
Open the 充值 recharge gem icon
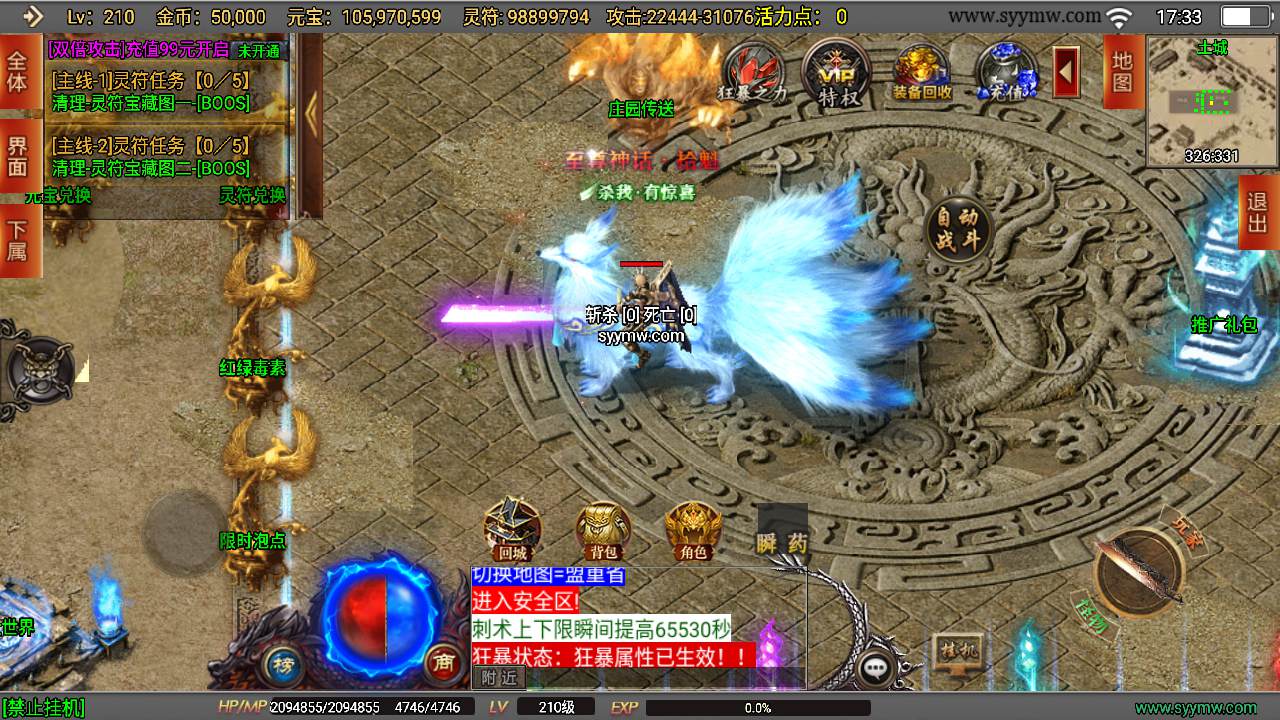(1006, 73)
